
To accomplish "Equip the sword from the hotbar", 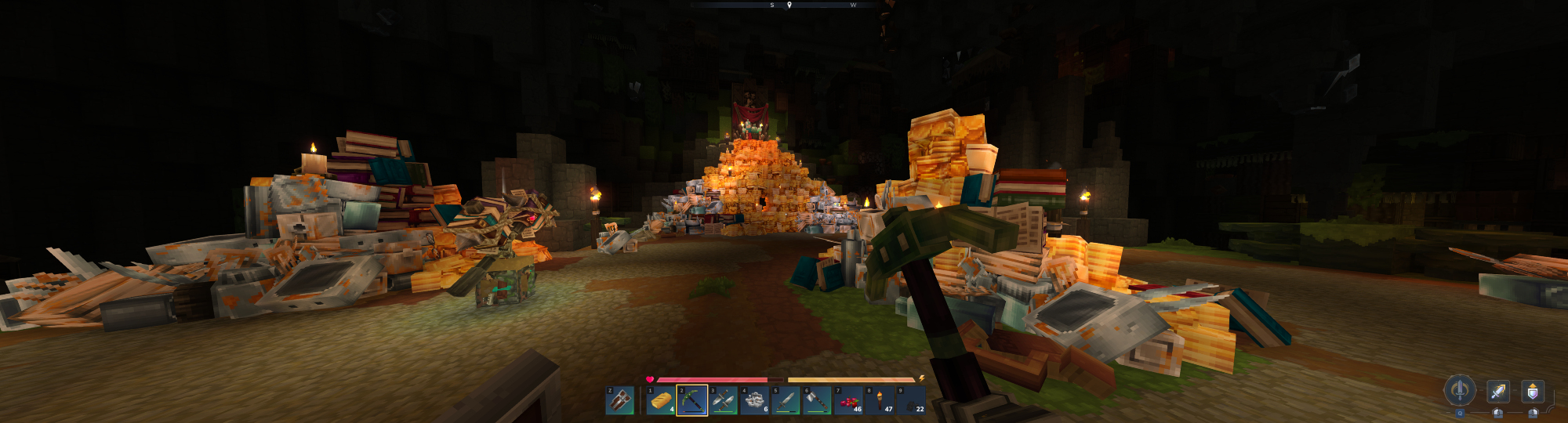I will point(786,400).
